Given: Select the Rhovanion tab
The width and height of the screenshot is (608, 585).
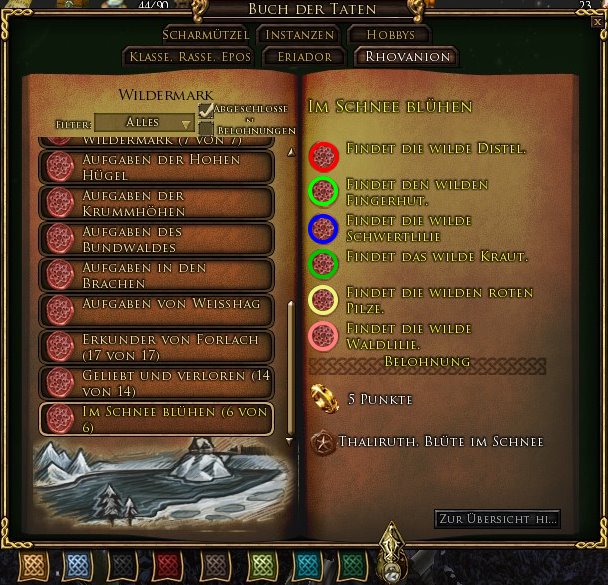Looking at the screenshot, I should tap(407, 57).
